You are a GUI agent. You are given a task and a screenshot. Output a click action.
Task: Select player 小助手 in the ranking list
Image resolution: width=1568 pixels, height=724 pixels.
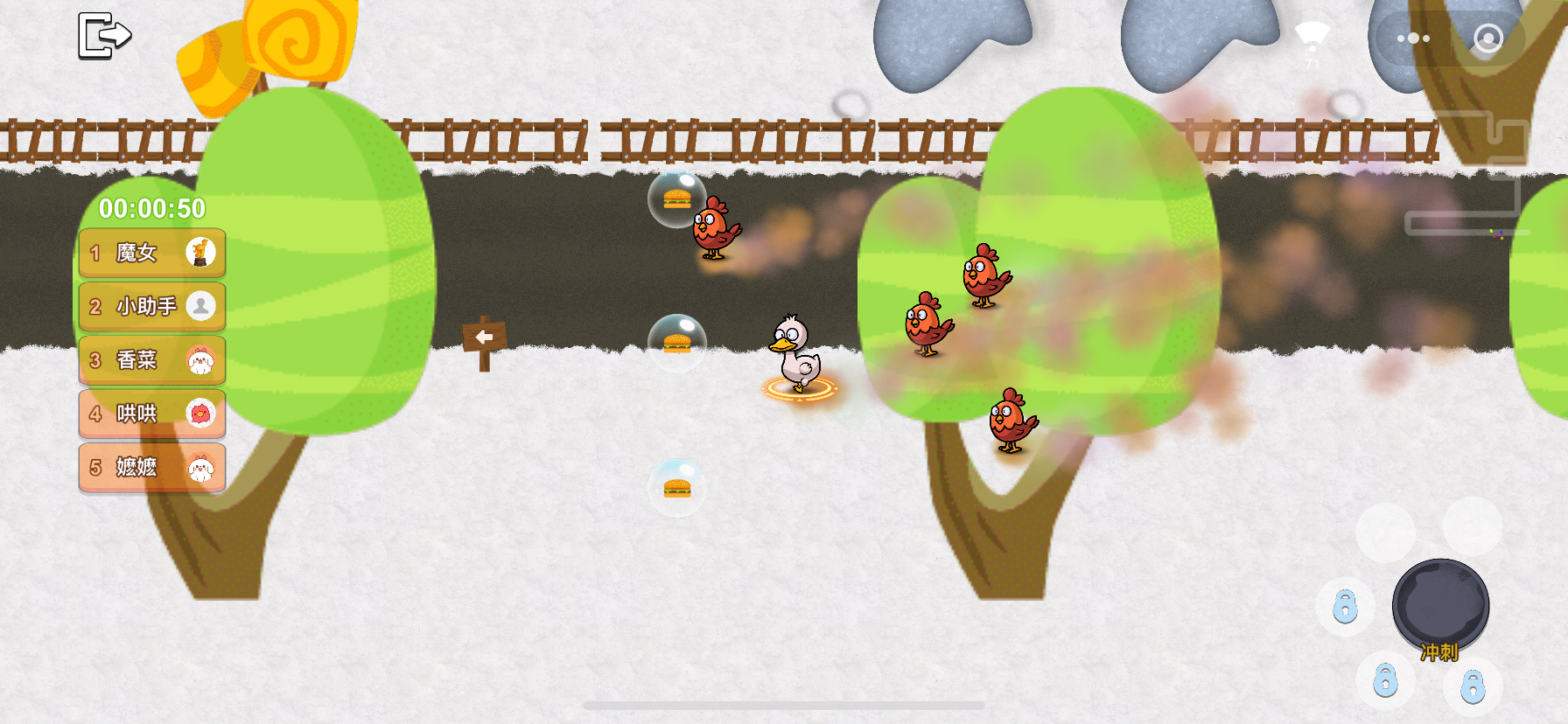point(152,306)
